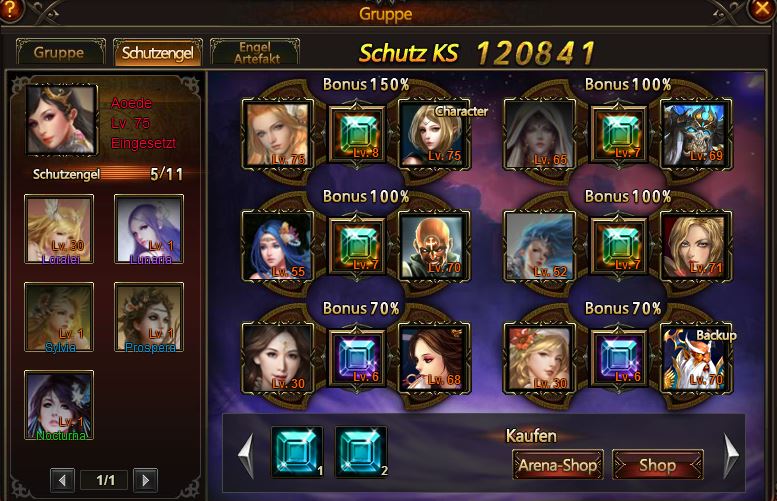Switch to the Engel Artefakt tab
The width and height of the screenshot is (777, 501).
254,53
